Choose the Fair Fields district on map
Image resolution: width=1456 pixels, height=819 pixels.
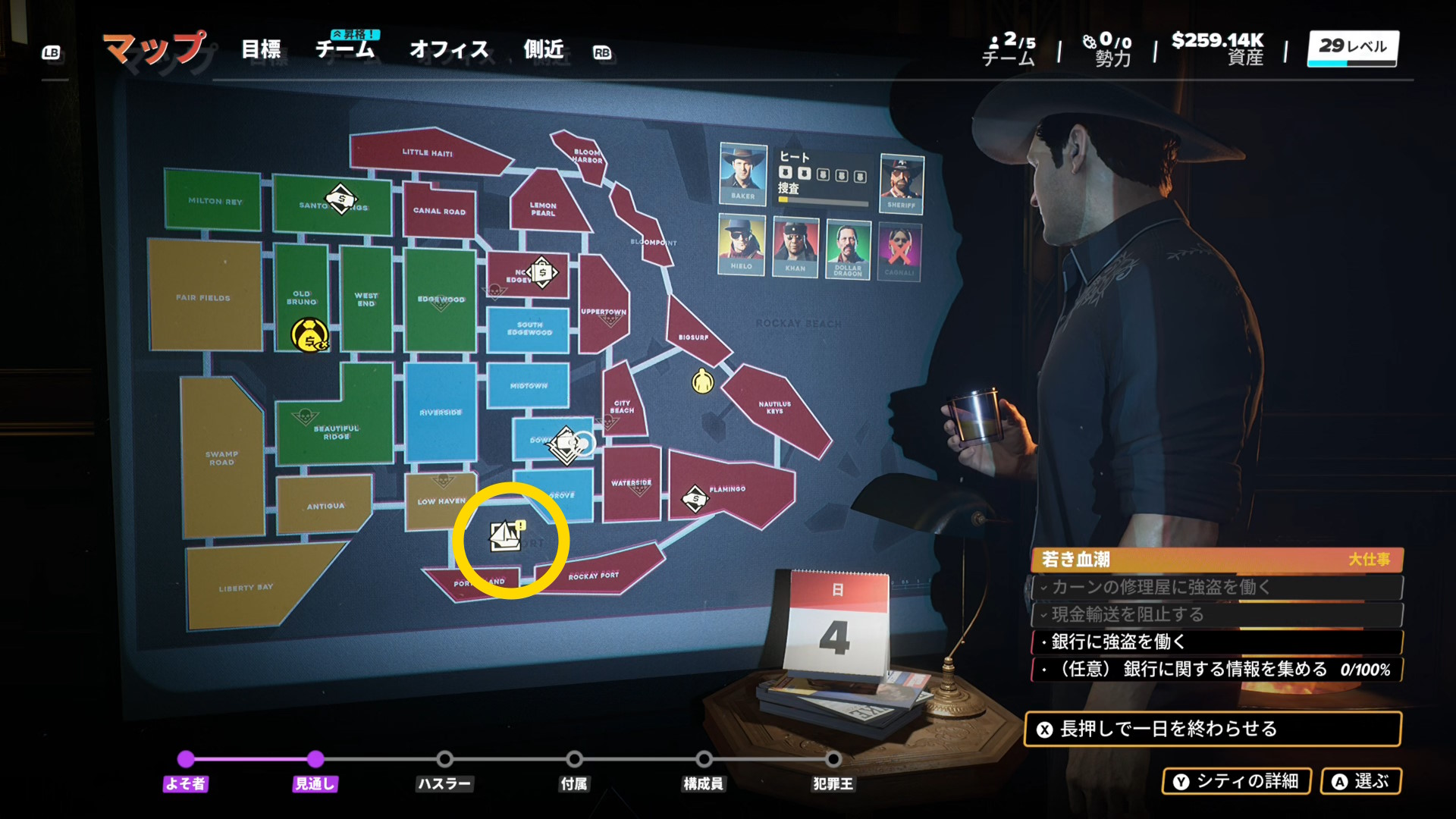click(x=203, y=297)
